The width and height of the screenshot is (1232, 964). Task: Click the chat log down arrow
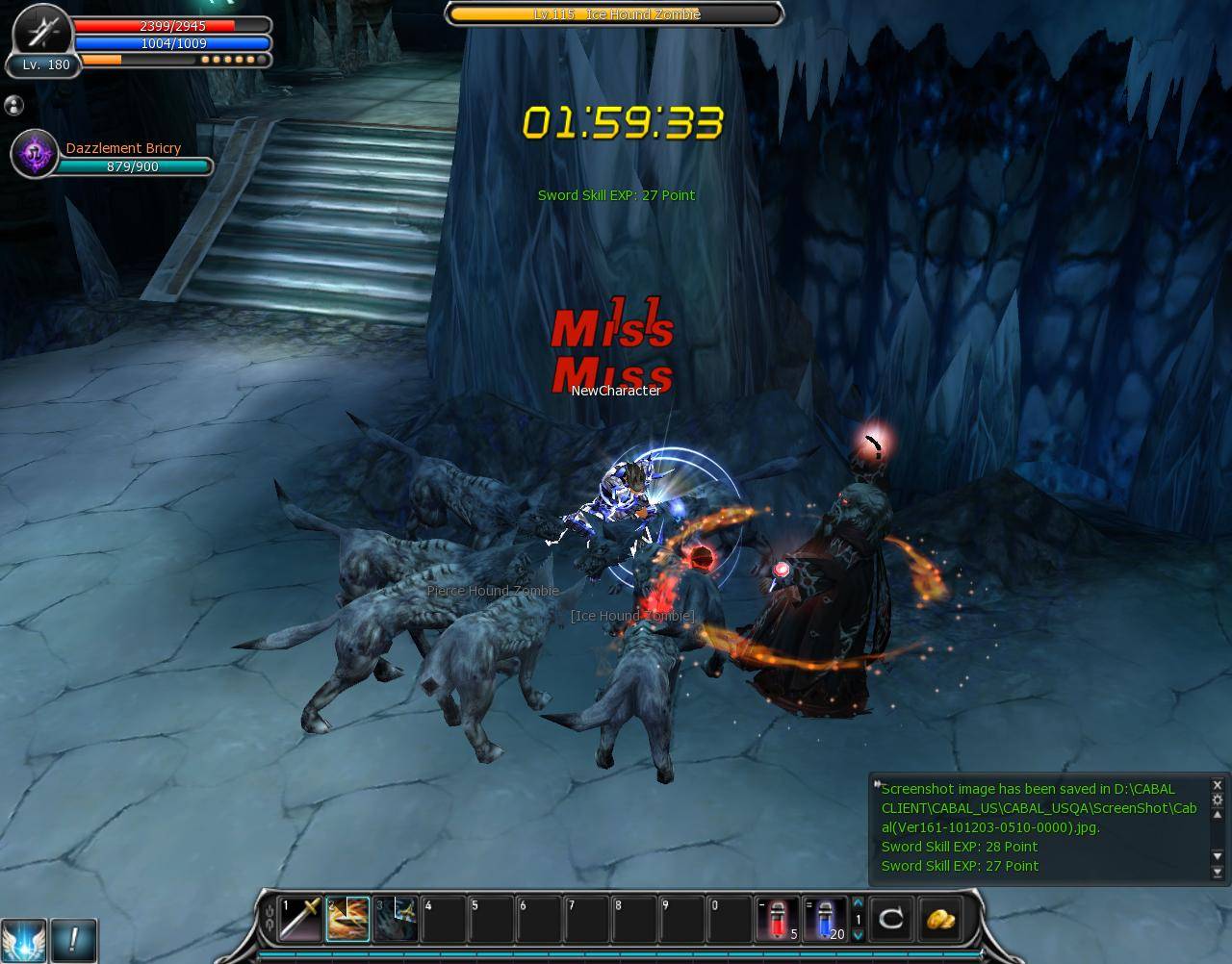(x=1217, y=856)
